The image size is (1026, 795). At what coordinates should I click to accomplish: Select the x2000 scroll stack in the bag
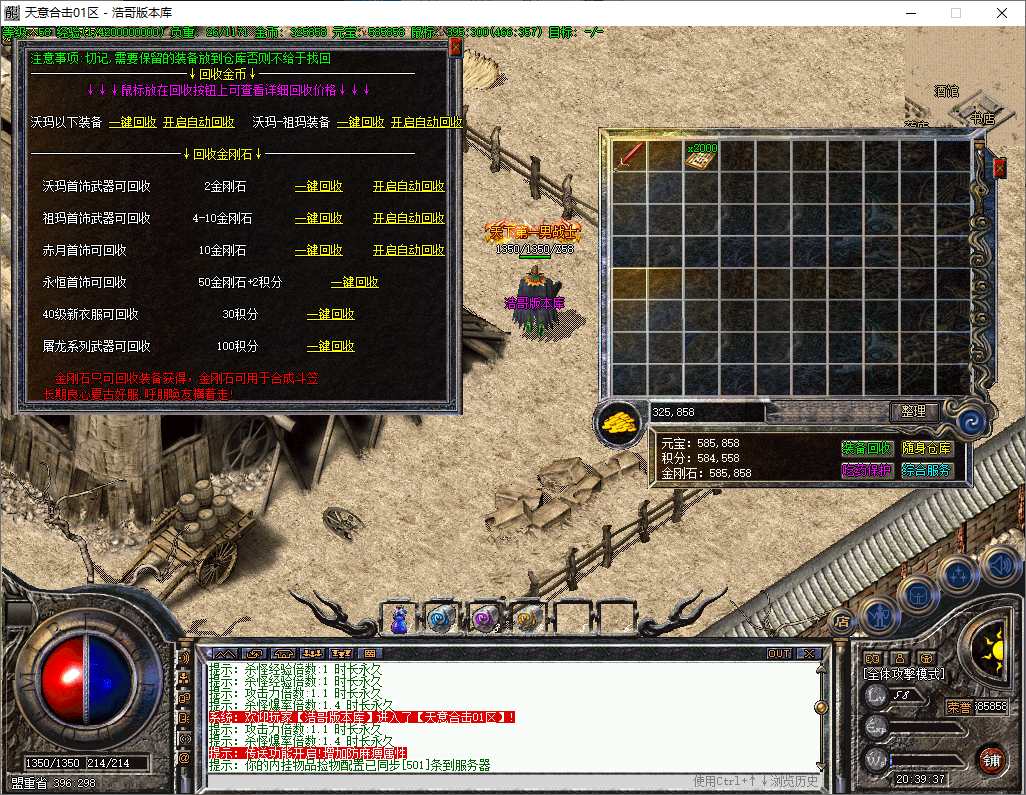click(x=703, y=155)
